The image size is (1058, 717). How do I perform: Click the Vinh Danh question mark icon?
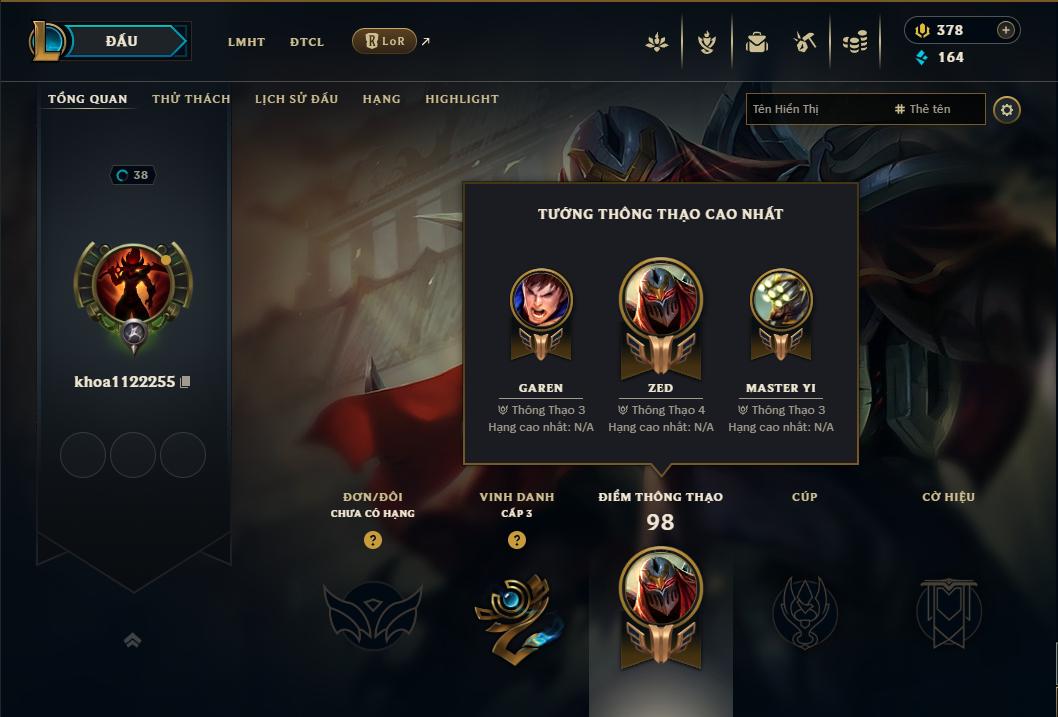point(517,540)
